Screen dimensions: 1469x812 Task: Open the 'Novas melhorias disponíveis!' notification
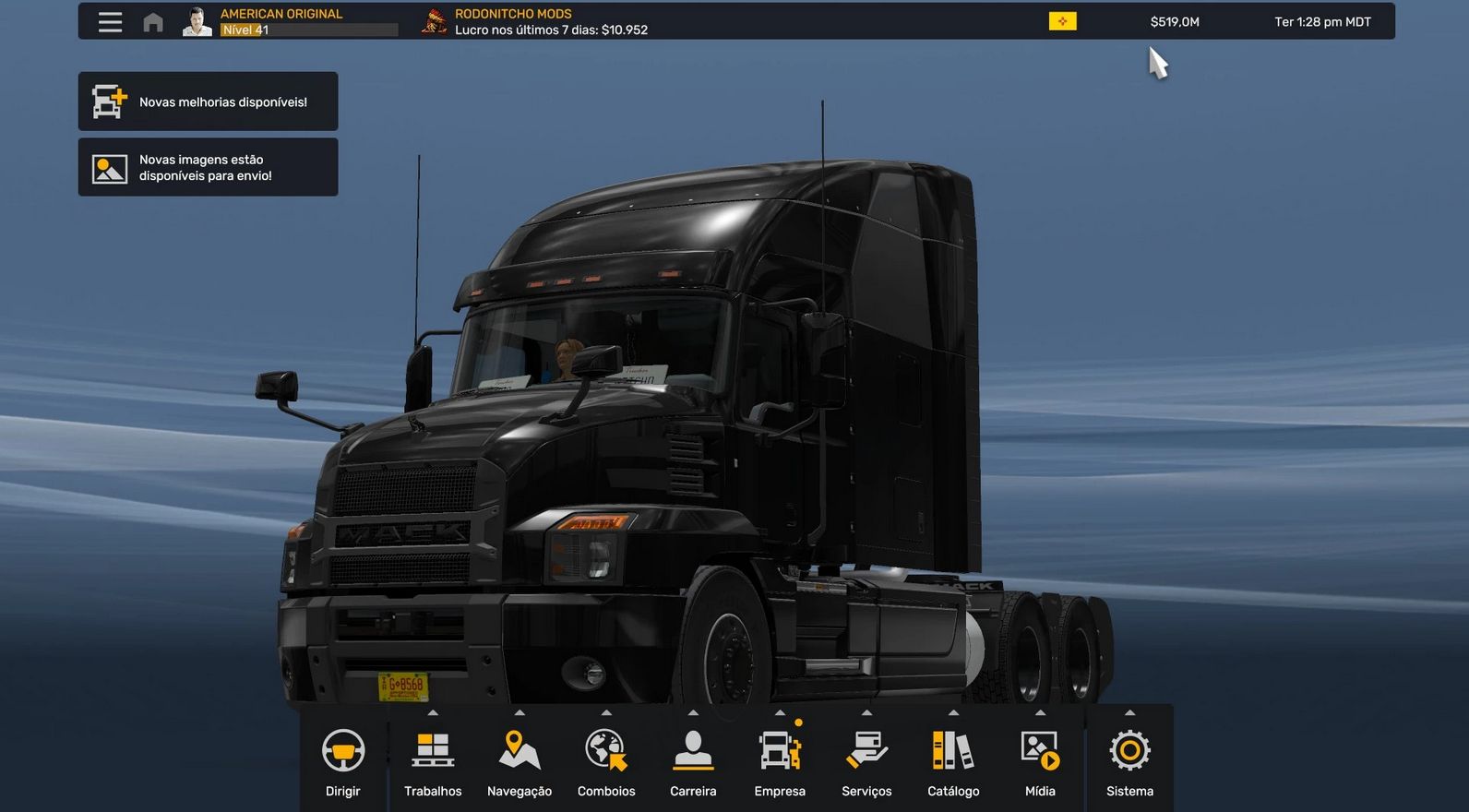coord(208,101)
